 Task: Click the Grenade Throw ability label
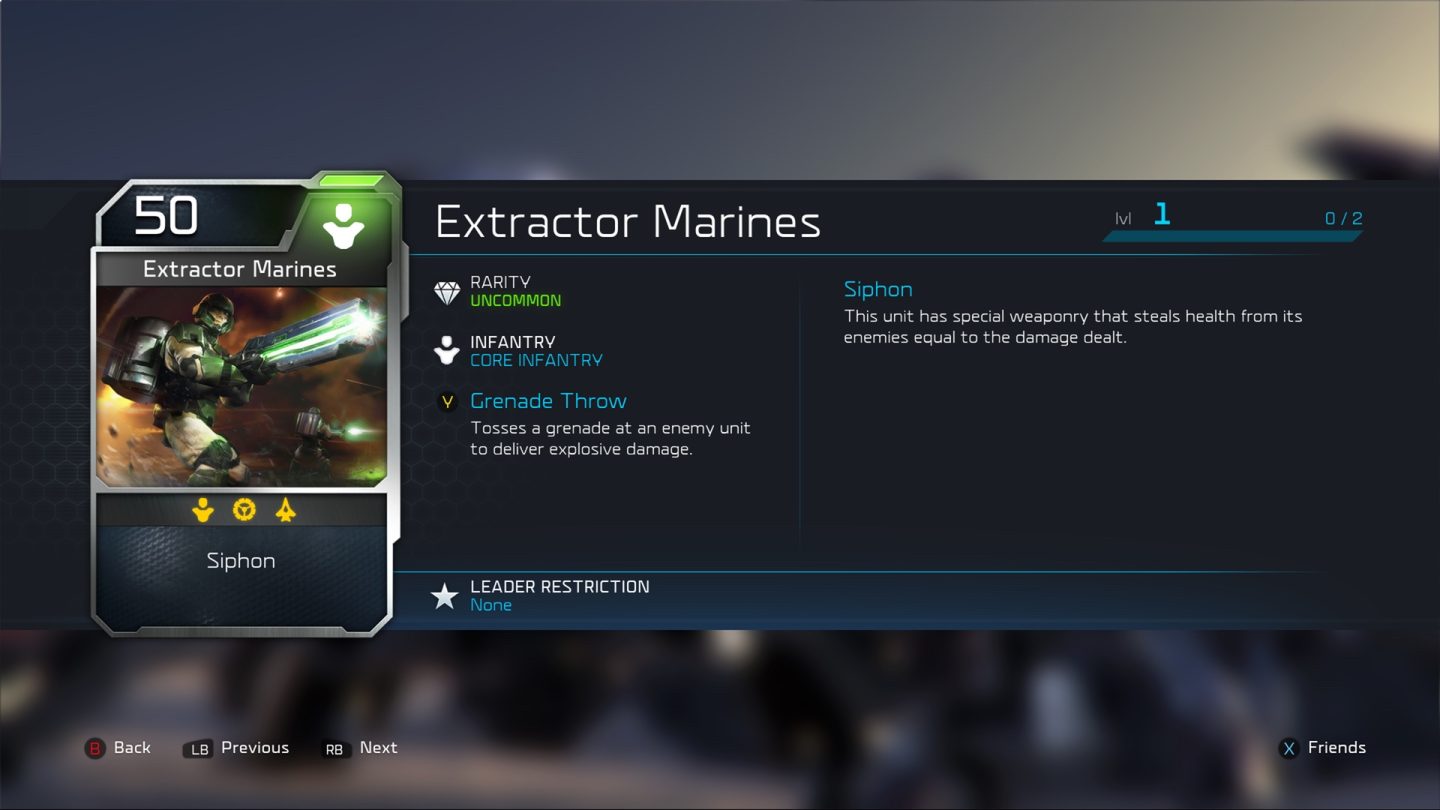pos(548,400)
